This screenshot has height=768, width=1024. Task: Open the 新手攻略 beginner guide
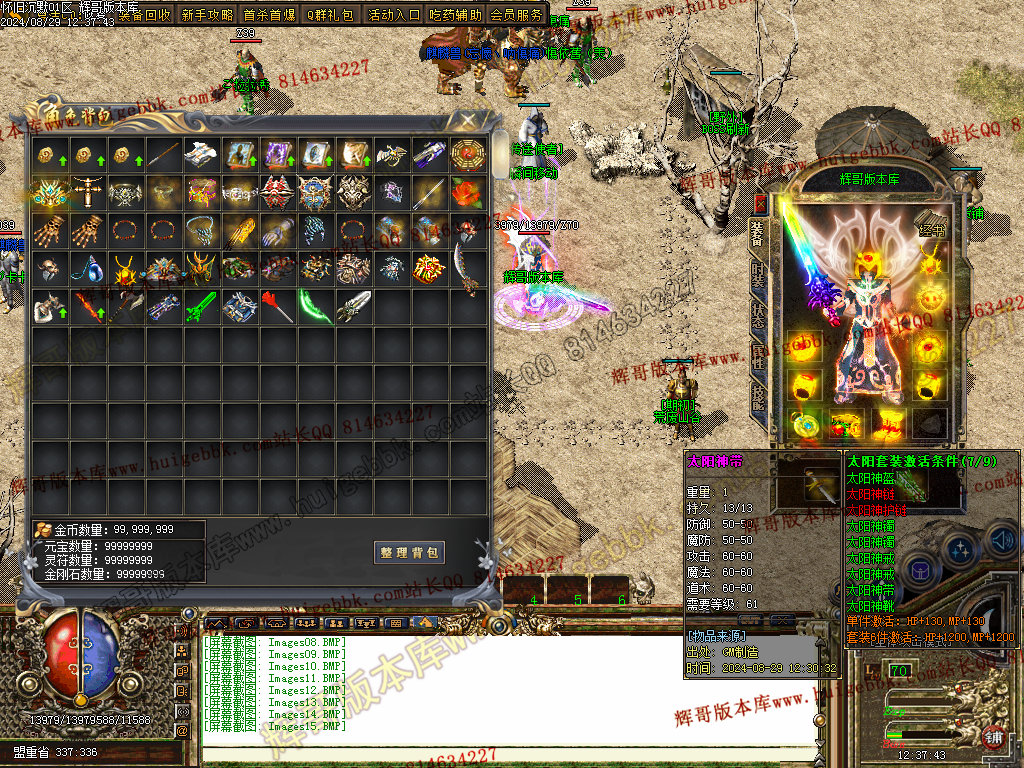[x=208, y=15]
